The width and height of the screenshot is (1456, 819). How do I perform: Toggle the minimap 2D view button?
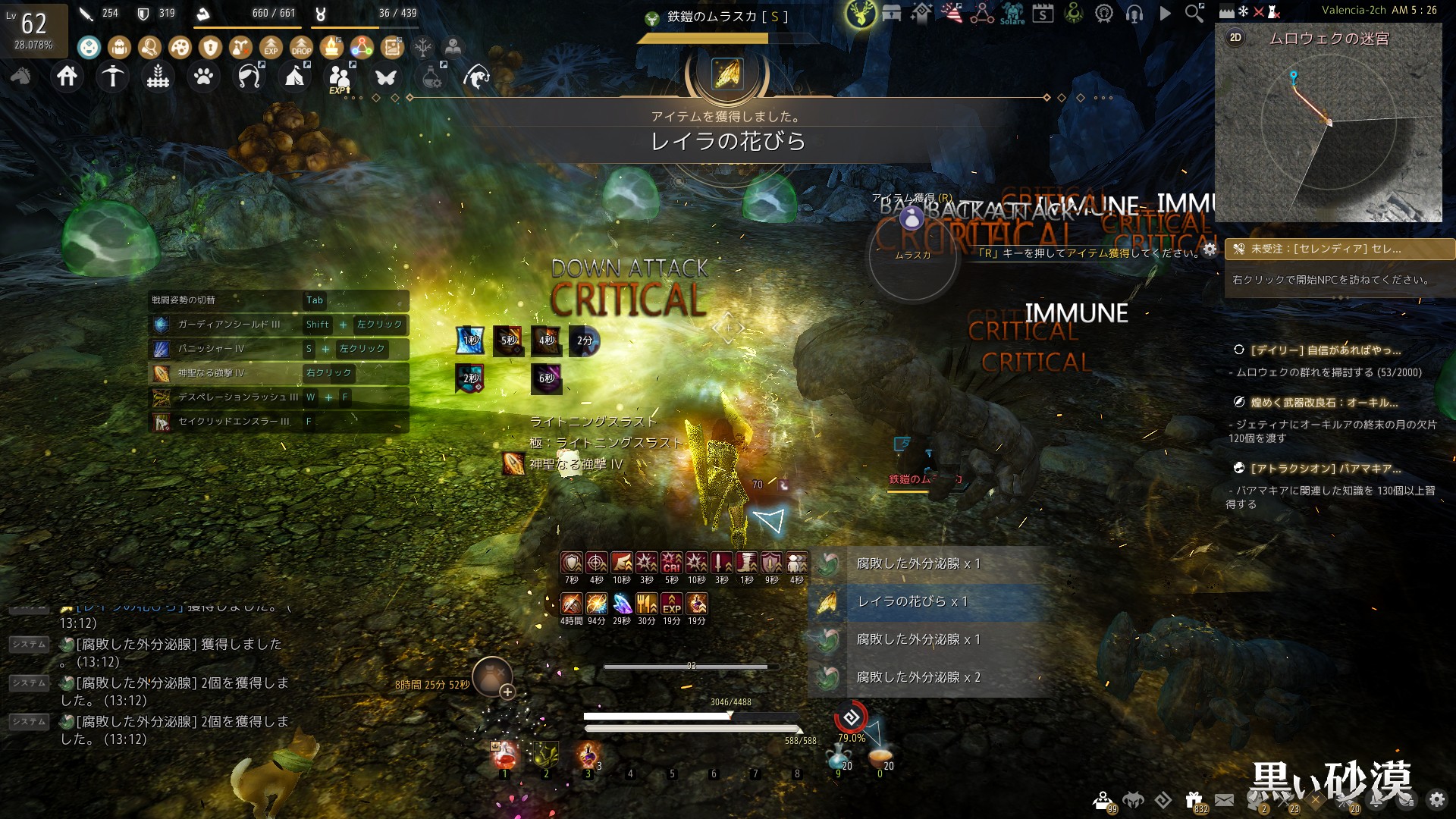(1235, 38)
